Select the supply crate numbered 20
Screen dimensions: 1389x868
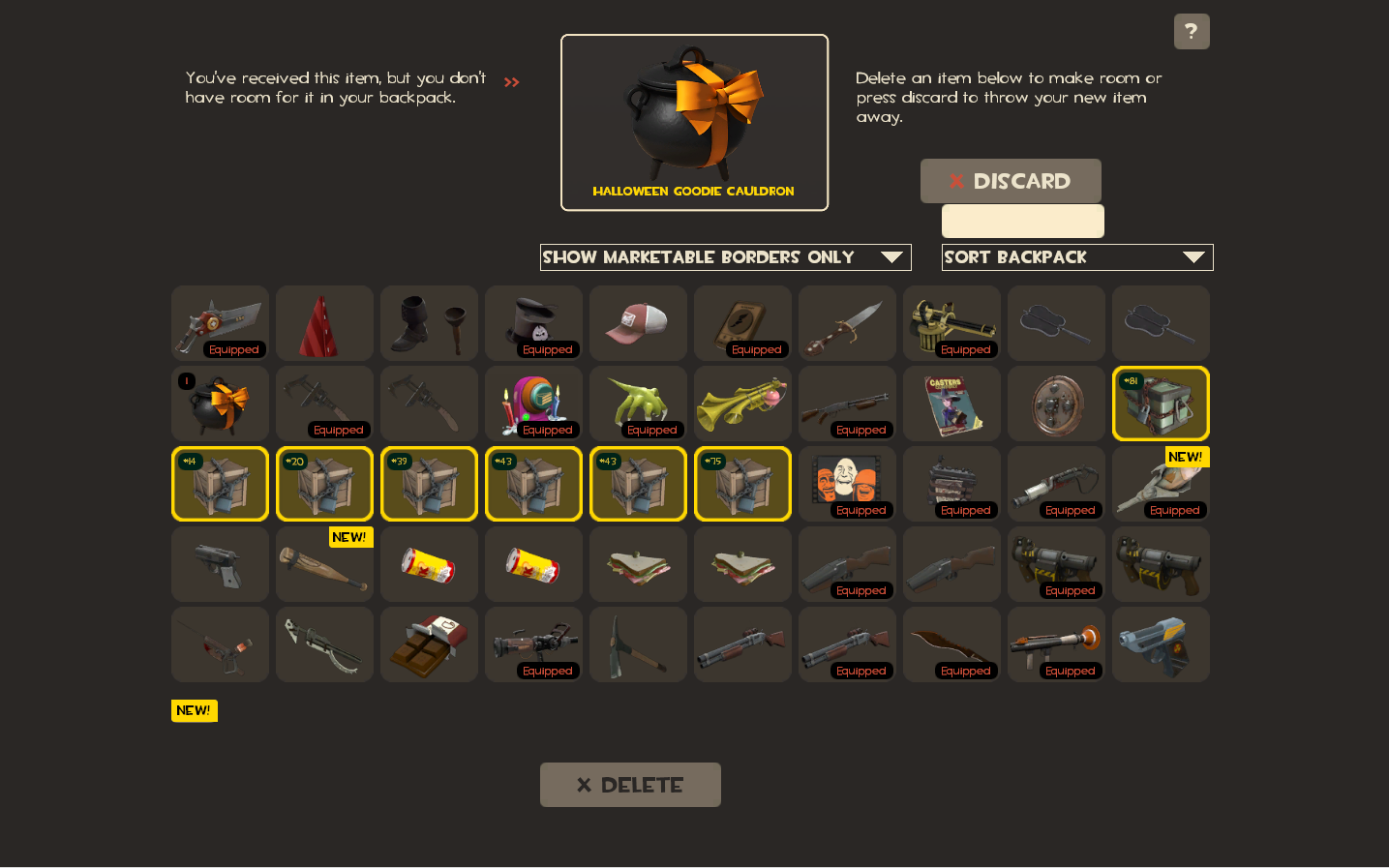[x=324, y=484]
